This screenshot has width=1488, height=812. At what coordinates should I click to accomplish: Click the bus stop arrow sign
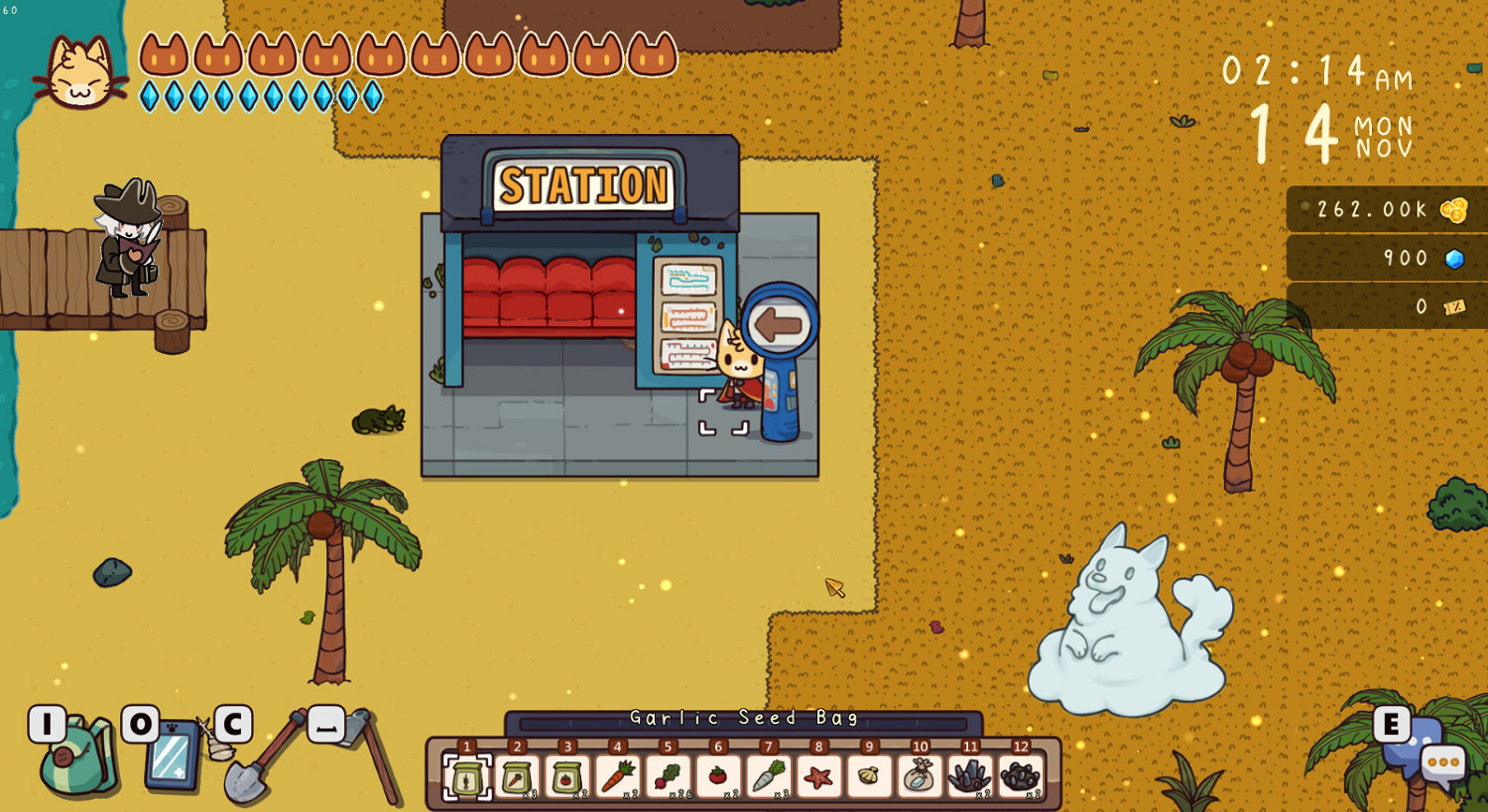784,322
